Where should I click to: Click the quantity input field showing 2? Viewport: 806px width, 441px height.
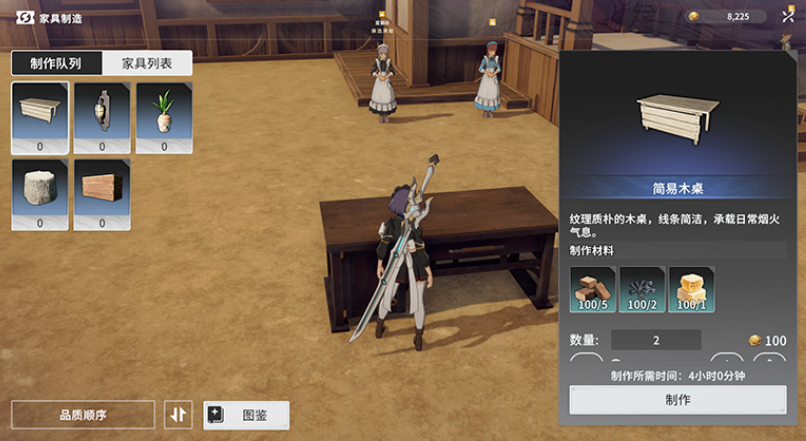click(656, 340)
